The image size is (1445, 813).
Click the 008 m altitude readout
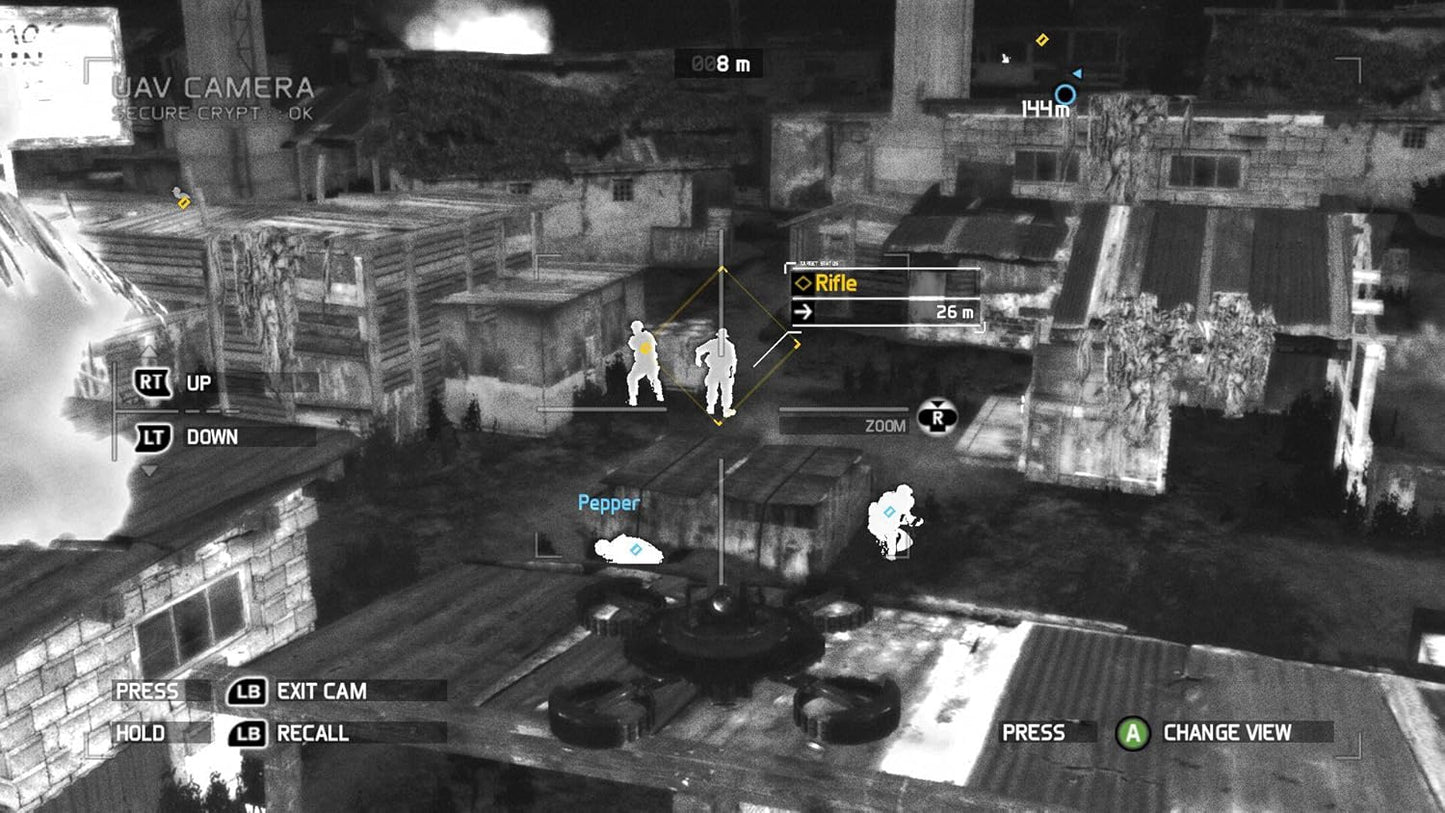pos(720,63)
